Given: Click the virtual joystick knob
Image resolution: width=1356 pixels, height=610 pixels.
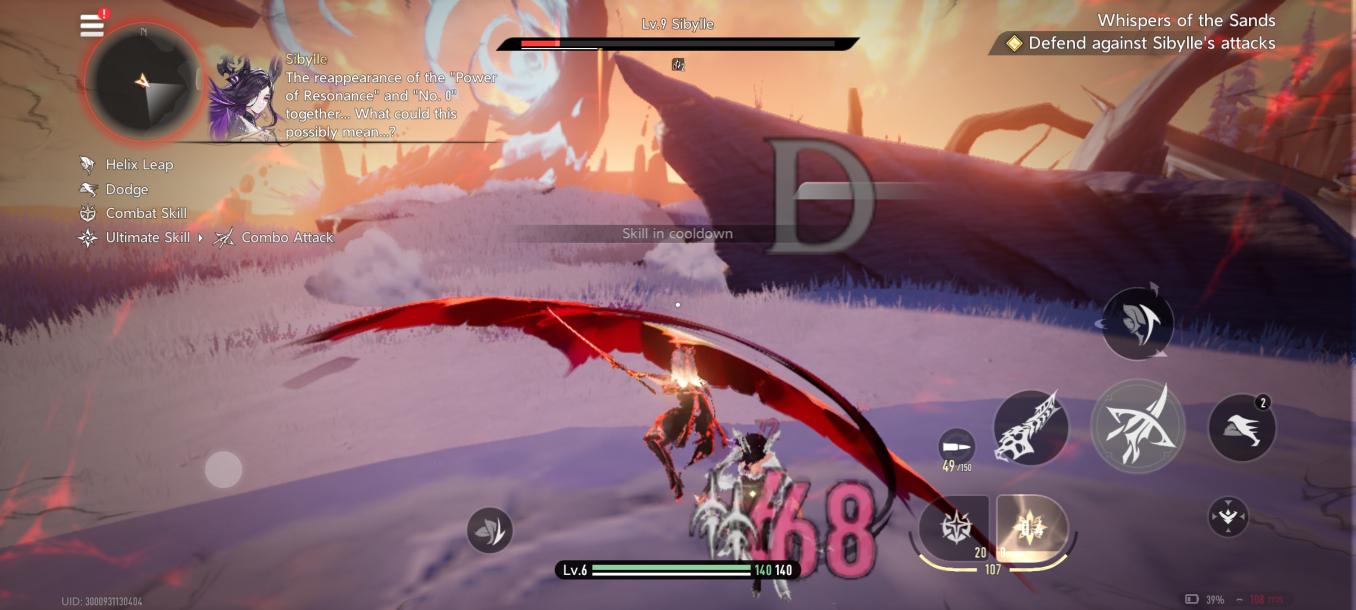Looking at the screenshot, I should click(x=223, y=469).
